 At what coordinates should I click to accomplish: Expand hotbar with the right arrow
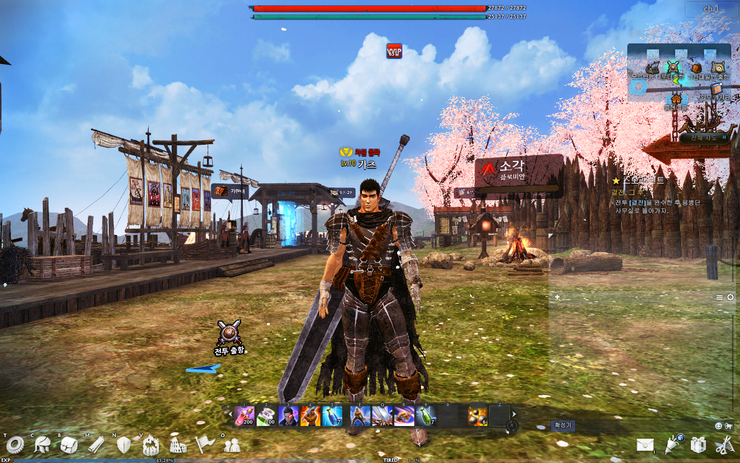click(515, 414)
